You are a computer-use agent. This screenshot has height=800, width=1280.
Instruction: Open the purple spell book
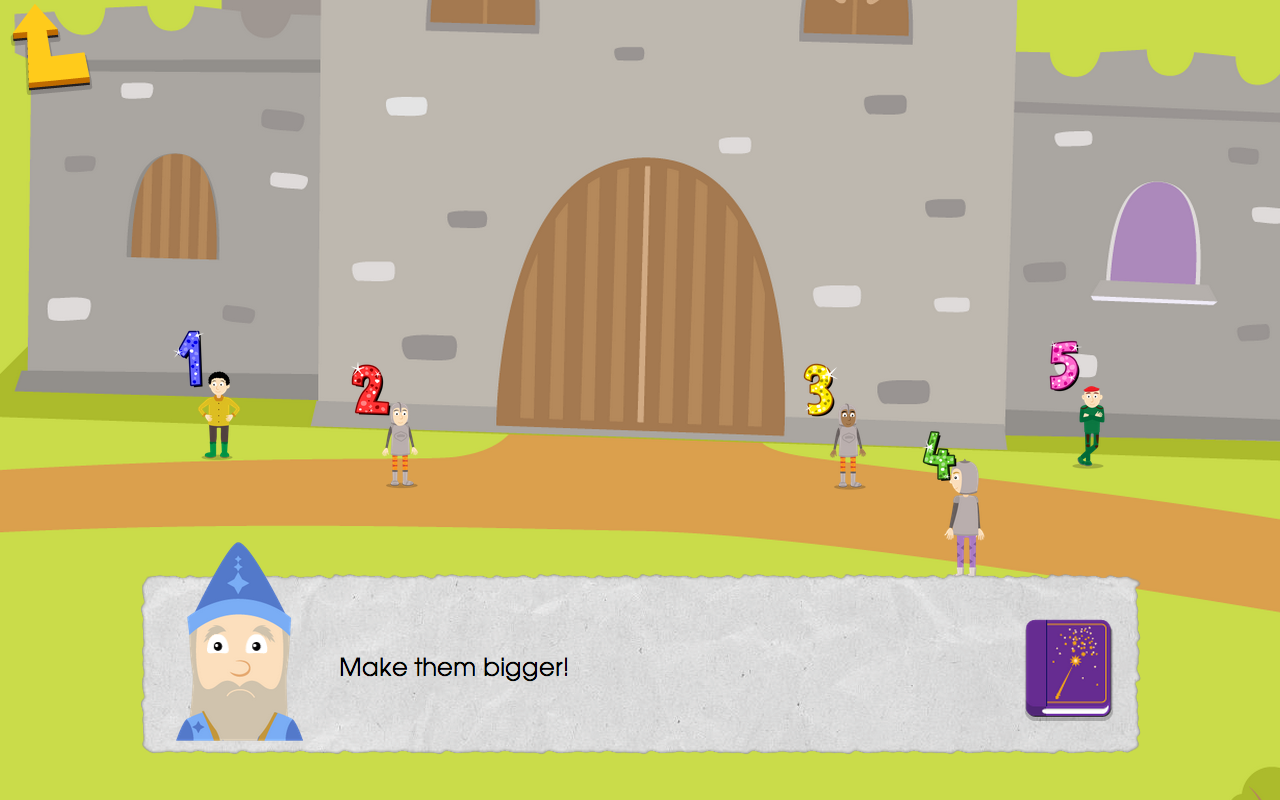(1066, 668)
